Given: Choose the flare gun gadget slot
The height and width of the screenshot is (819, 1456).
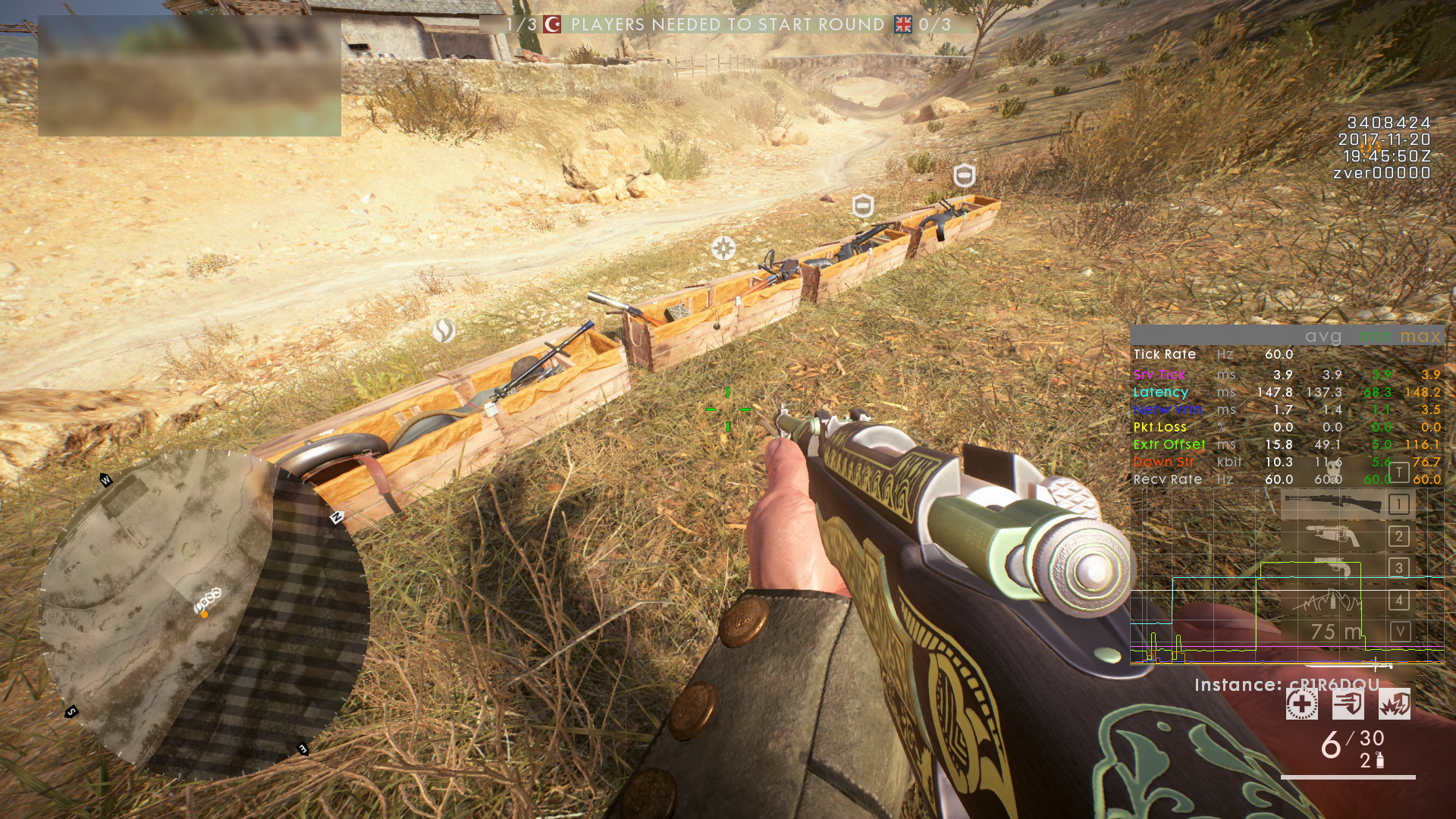Looking at the screenshot, I should (x=1333, y=567).
